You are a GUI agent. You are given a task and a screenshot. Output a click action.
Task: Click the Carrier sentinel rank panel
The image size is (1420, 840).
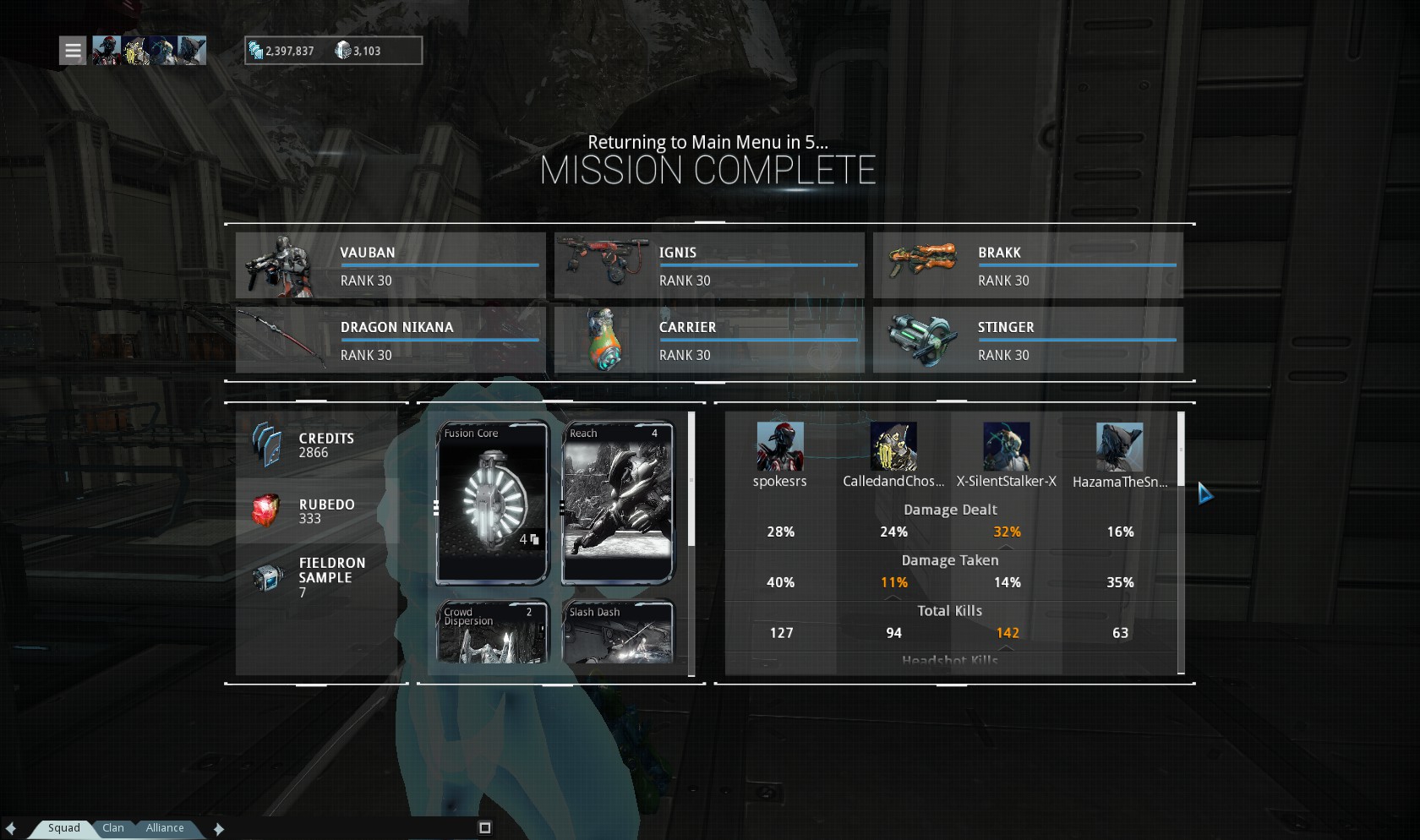click(709, 340)
